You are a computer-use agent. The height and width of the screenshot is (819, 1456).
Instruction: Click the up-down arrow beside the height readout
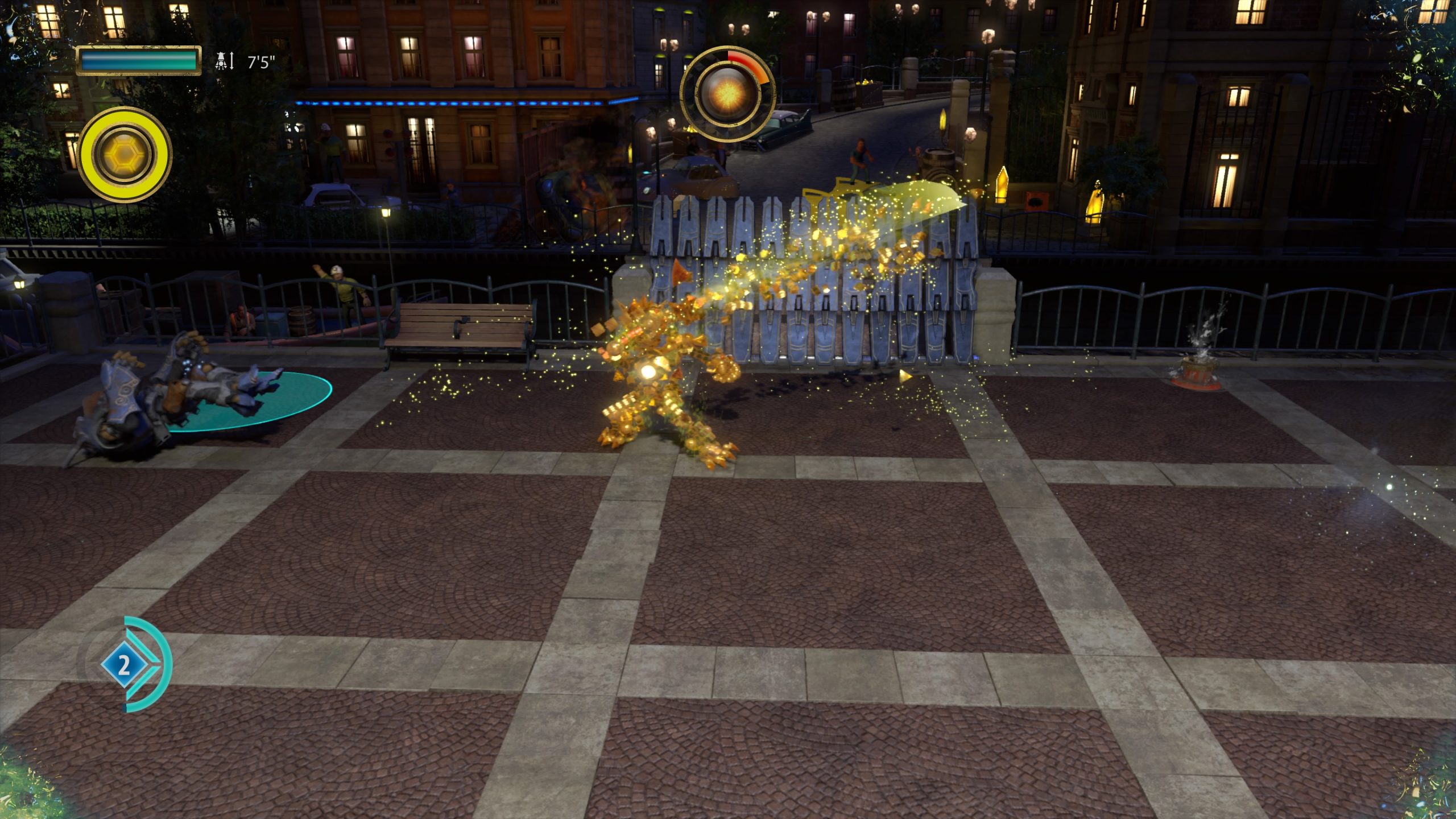coord(232,60)
